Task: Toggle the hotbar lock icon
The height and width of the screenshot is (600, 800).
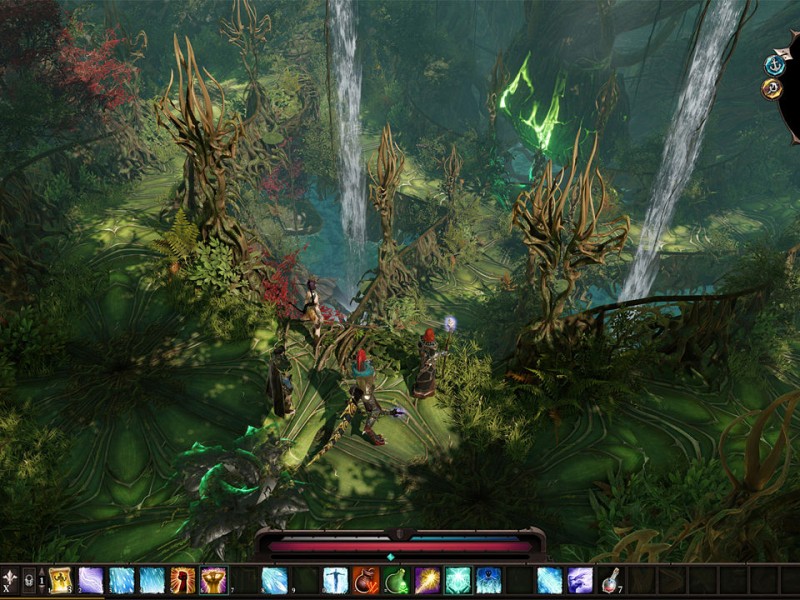Action: (x=29, y=579)
